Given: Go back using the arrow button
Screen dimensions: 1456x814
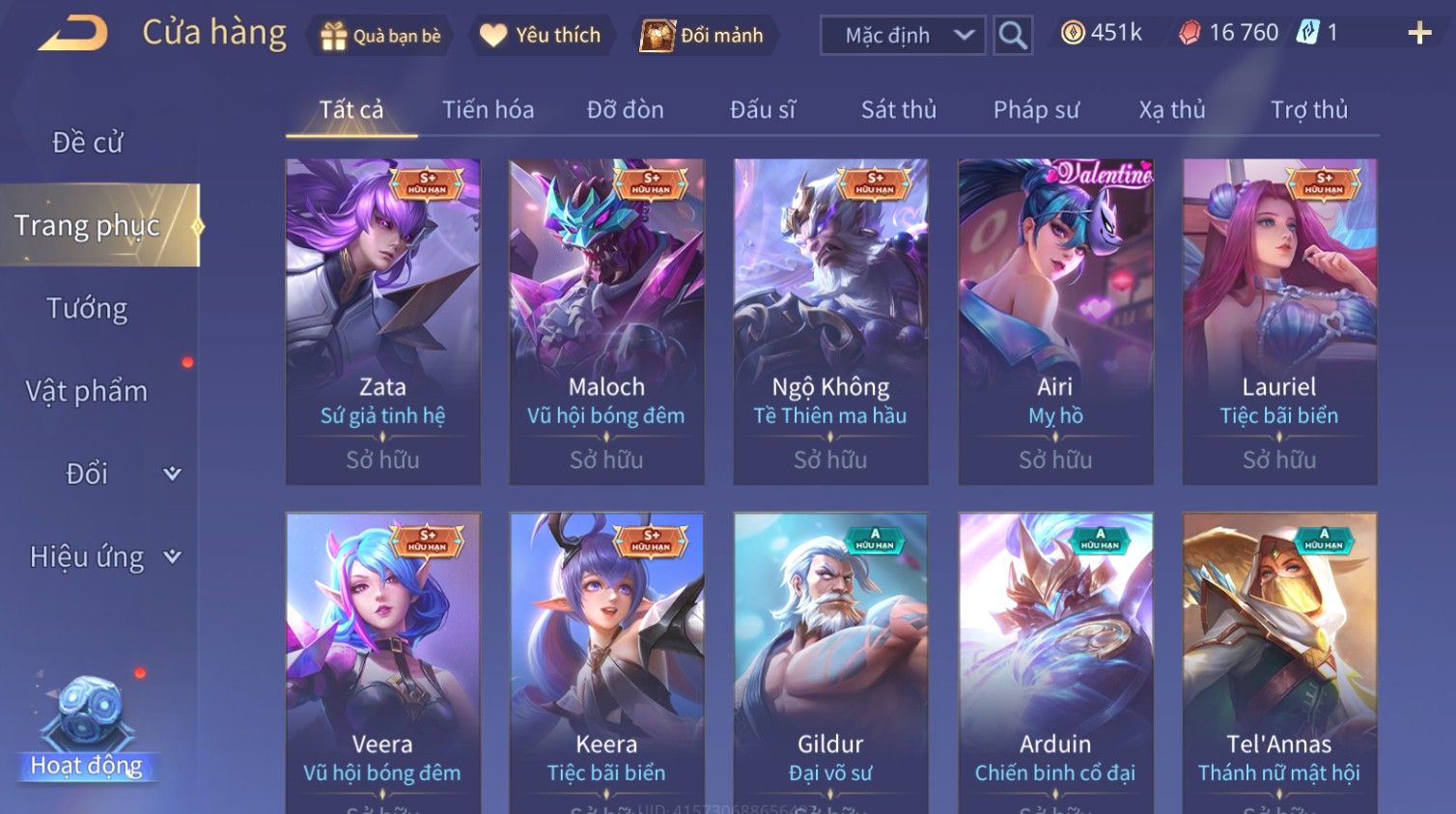Looking at the screenshot, I should [x=73, y=34].
